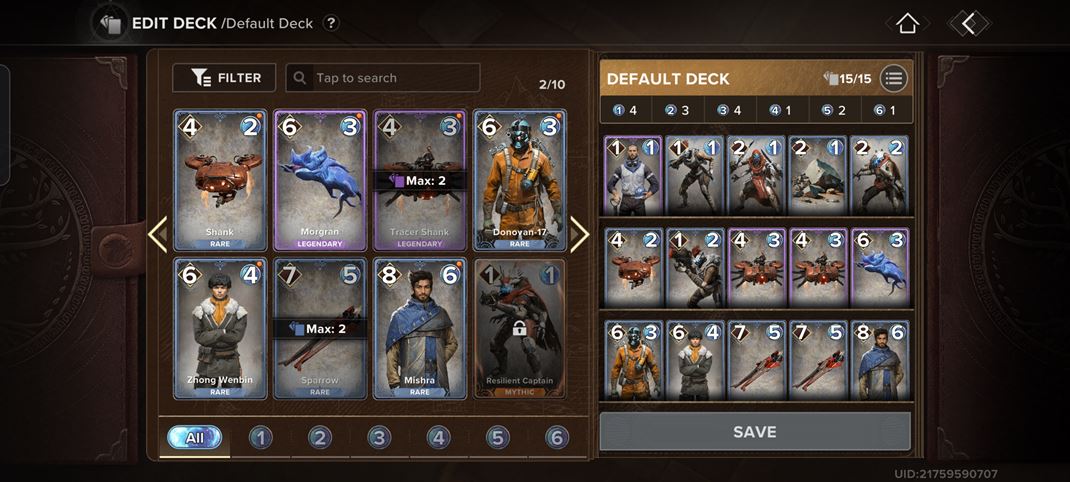This screenshot has width=1070, height=482.
Task: Switch to the All cost tab
Action: 195,437
